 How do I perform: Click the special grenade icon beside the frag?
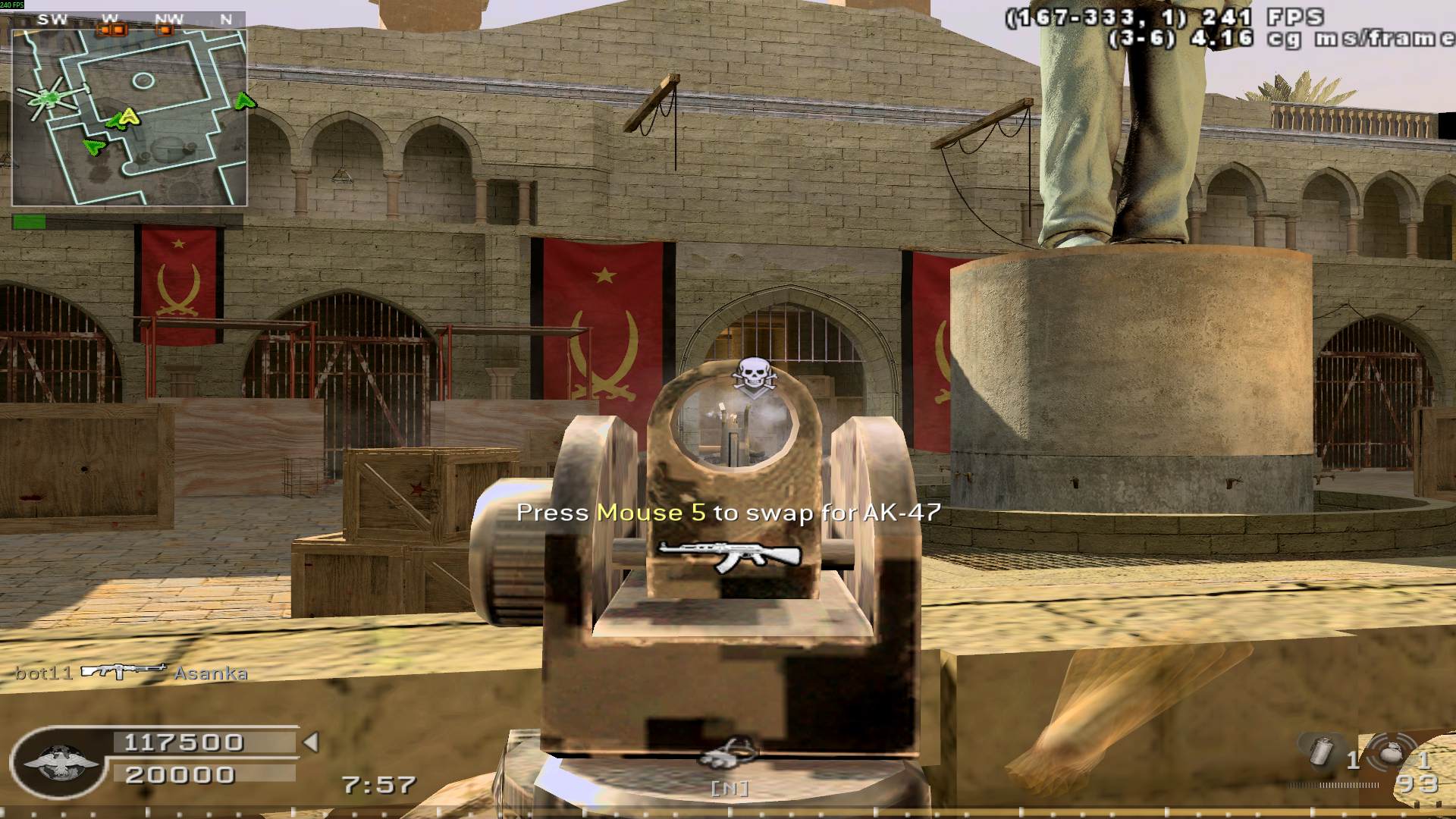(1323, 752)
